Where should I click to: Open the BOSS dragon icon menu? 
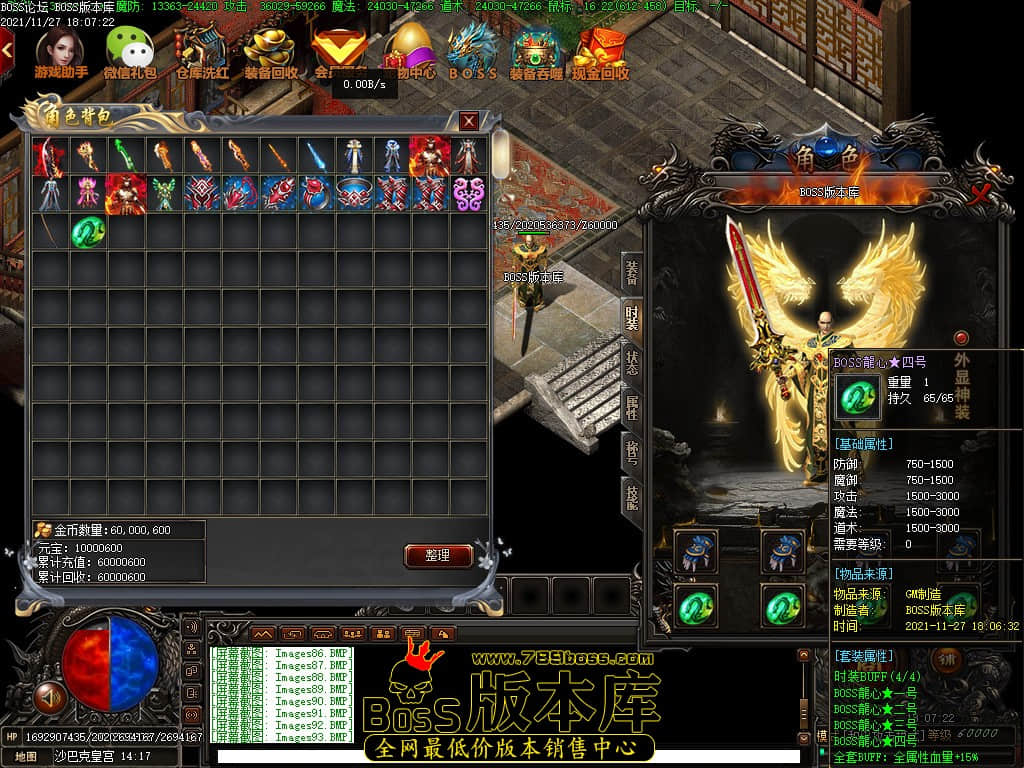tap(472, 53)
